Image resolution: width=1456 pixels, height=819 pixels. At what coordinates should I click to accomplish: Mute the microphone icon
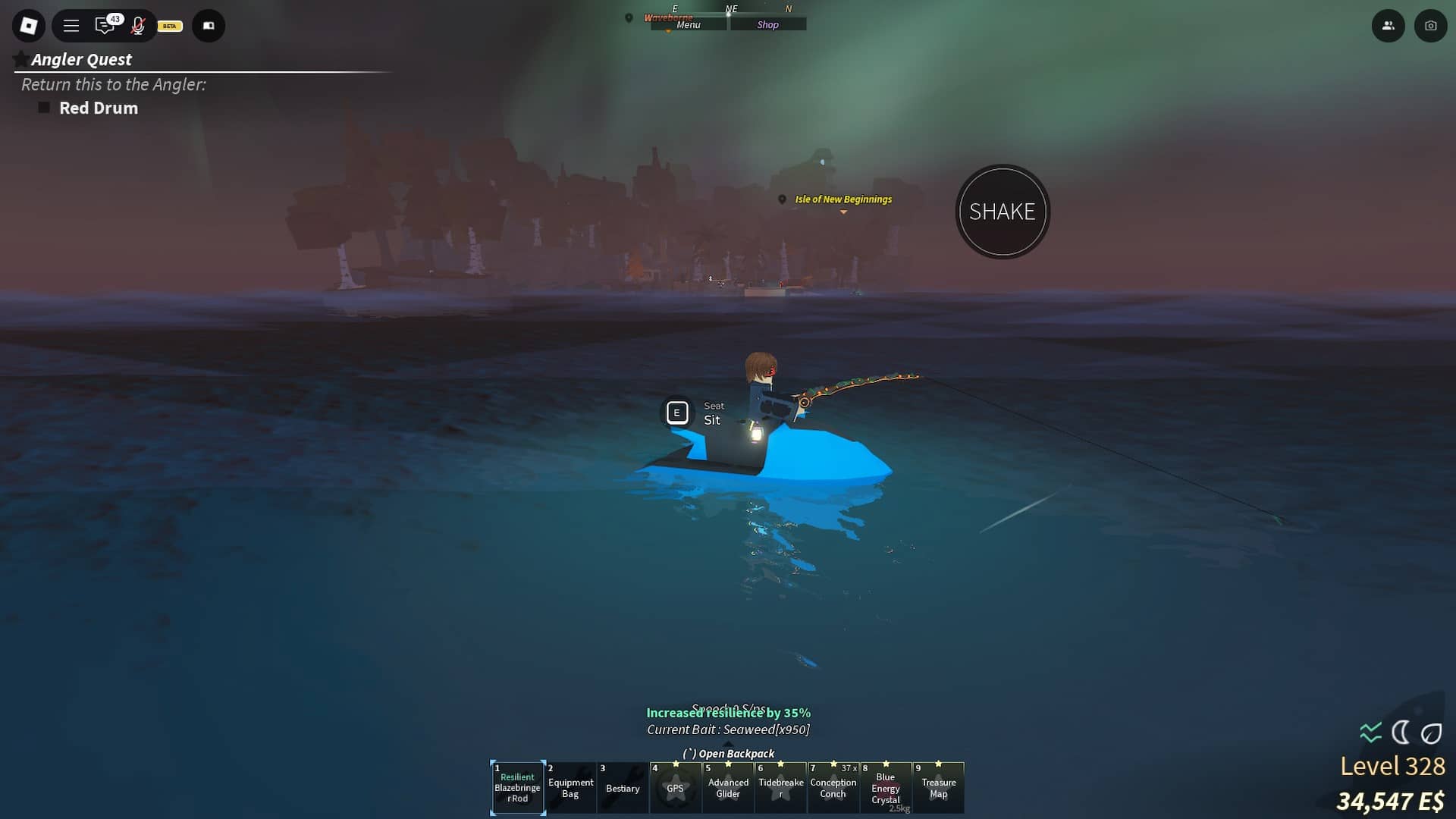[x=138, y=25]
